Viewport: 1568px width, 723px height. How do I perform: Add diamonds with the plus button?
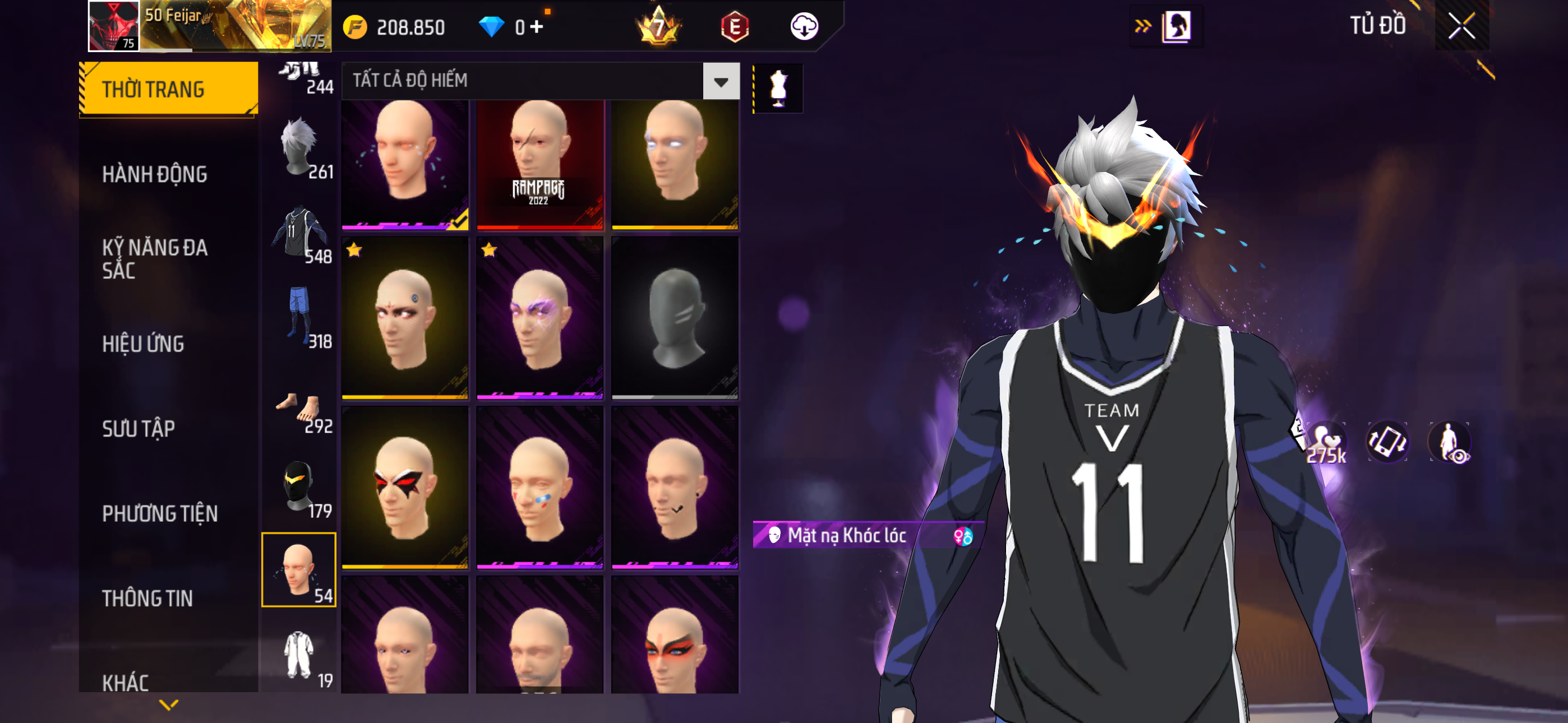tap(536, 27)
